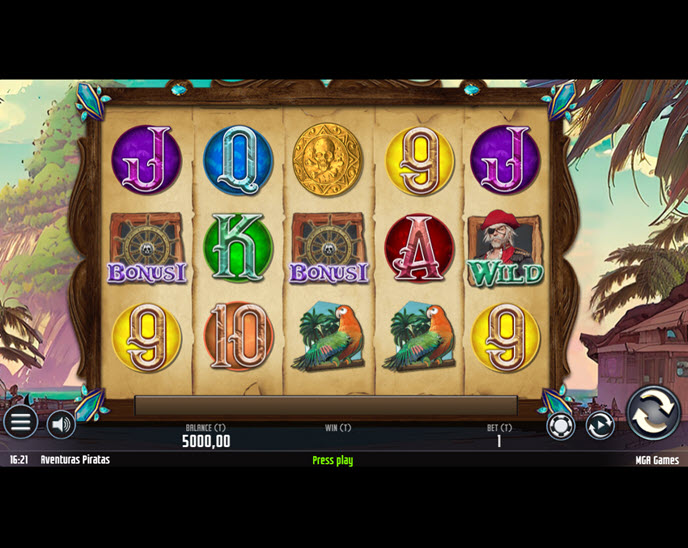Spin the reels with the large spin button
The image size is (688, 548).
tap(653, 412)
